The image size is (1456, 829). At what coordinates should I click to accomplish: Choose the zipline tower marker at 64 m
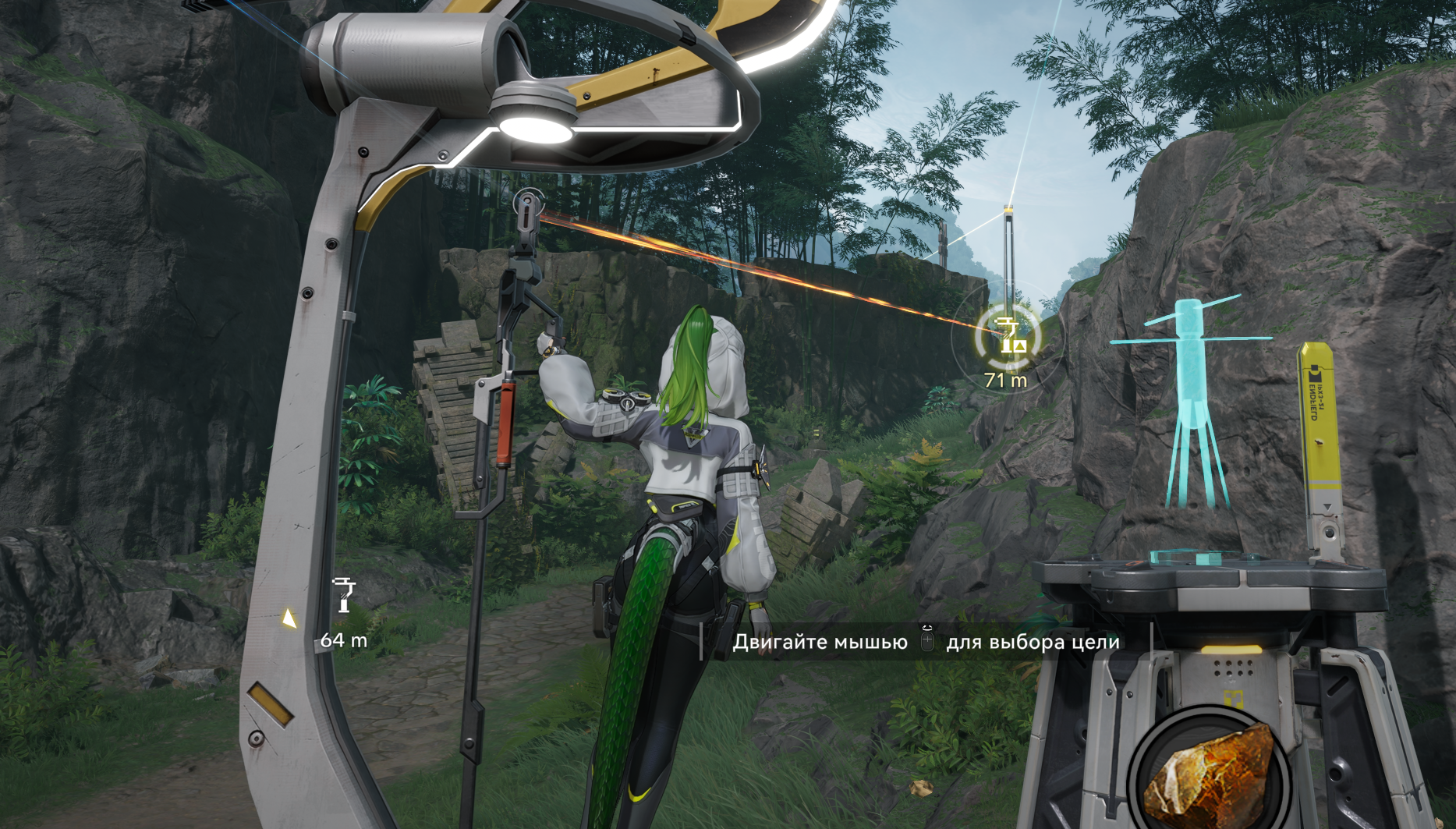[x=343, y=595]
